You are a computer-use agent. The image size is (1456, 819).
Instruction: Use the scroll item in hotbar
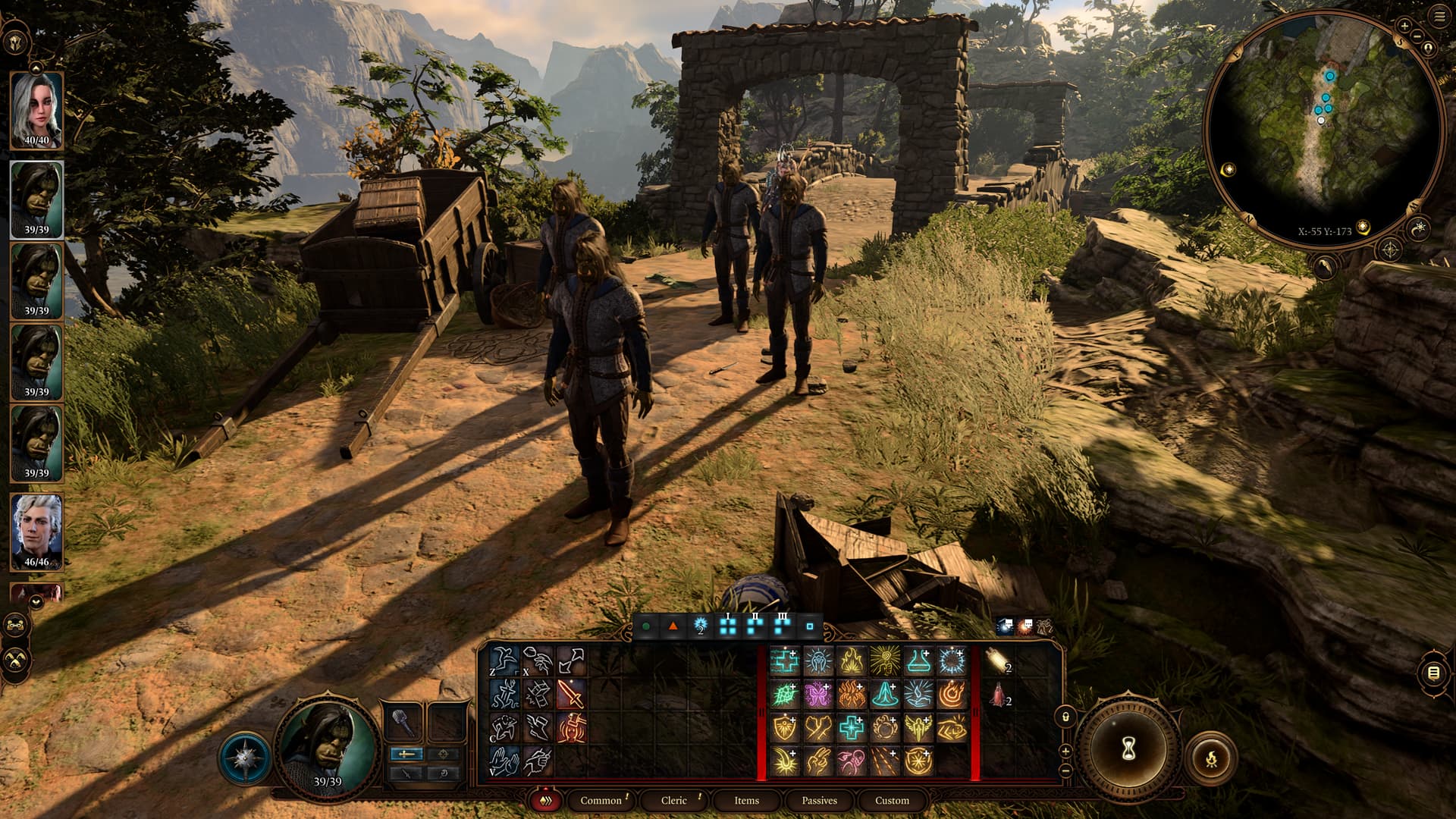(x=998, y=661)
